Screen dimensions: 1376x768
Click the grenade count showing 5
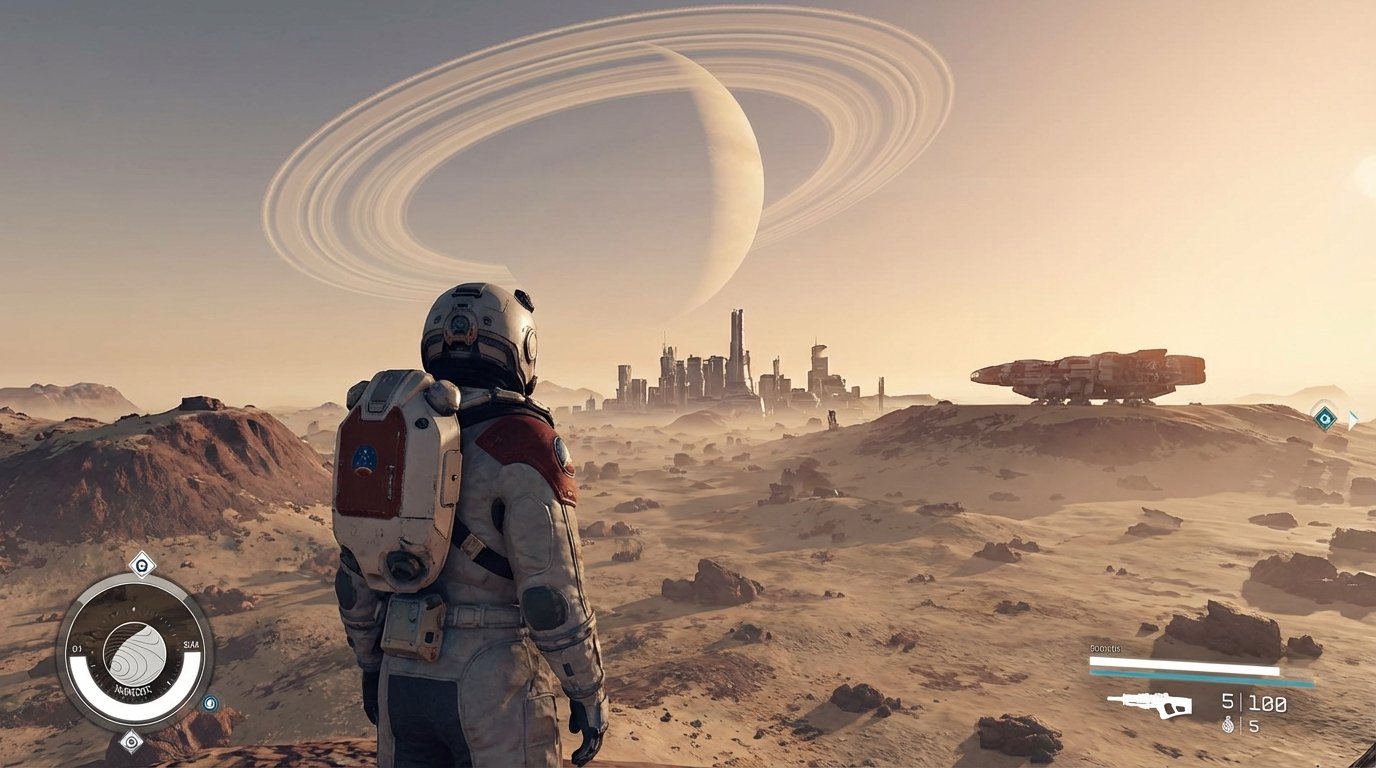coord(1254,727)
